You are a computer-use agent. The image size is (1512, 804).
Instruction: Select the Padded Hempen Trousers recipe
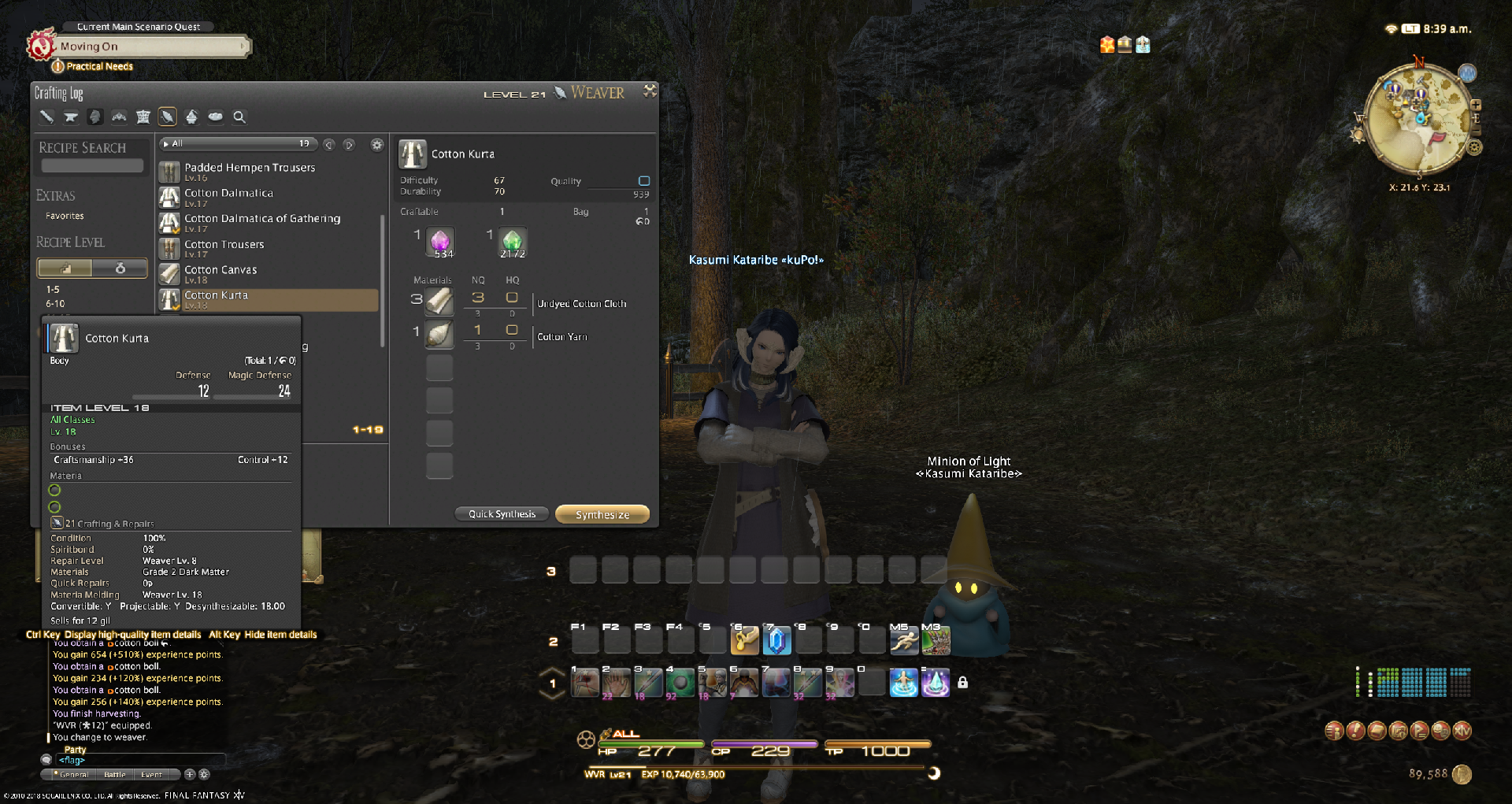pos(250,168)
